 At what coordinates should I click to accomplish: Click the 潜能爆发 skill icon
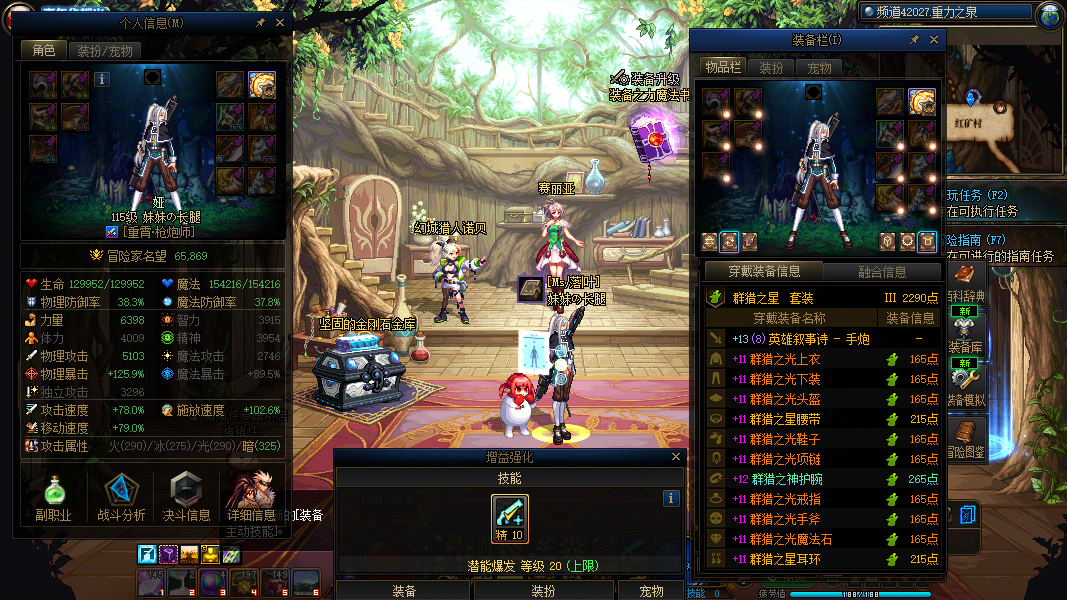[x=510, y=517]
